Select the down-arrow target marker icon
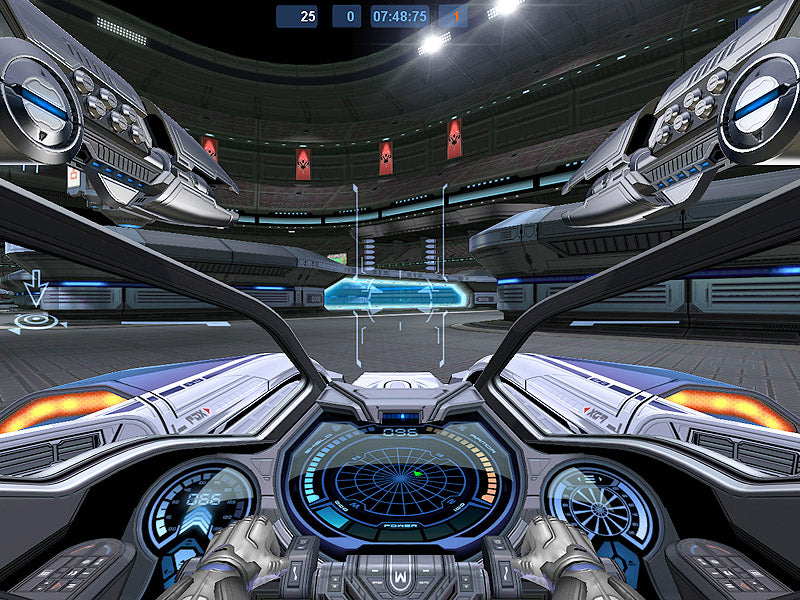The width and height of the screenshot is (800, 600). (x=36, y=291)
